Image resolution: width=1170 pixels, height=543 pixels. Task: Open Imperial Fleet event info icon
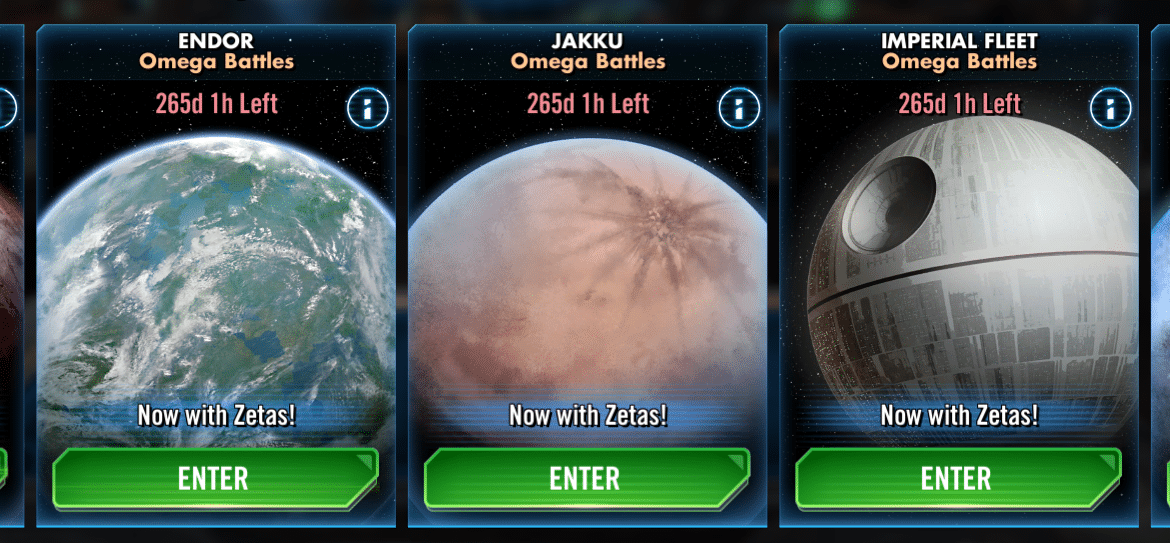click(x=1110, y=108)
